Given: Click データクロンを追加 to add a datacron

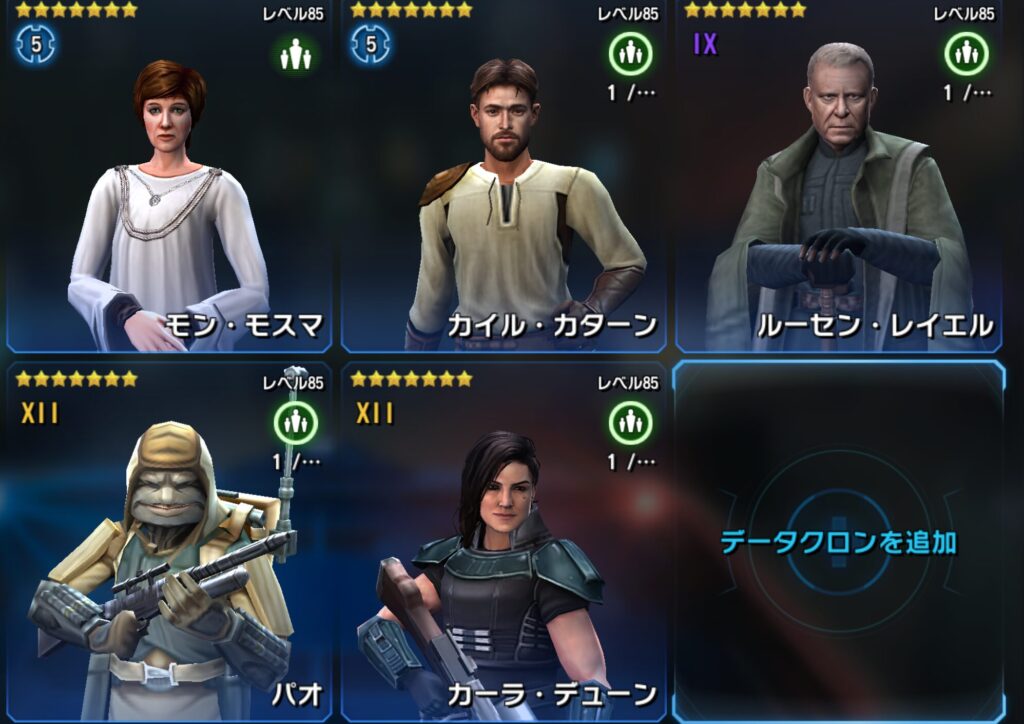Looking at the screenshot, I should [x=839, y=543].
